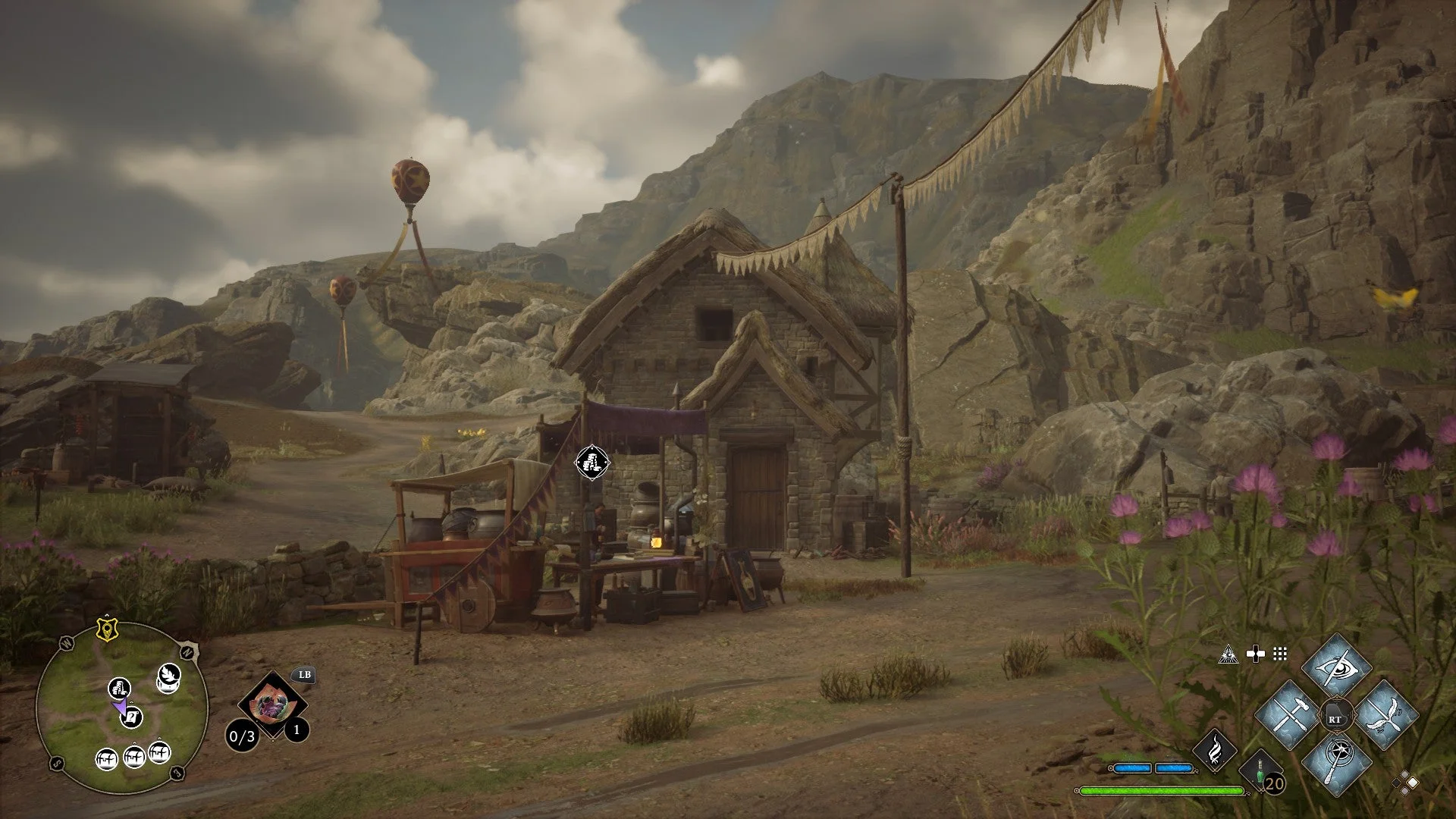Open the circular minimap
Screen dimensions: 1456x819
(121, 707)
